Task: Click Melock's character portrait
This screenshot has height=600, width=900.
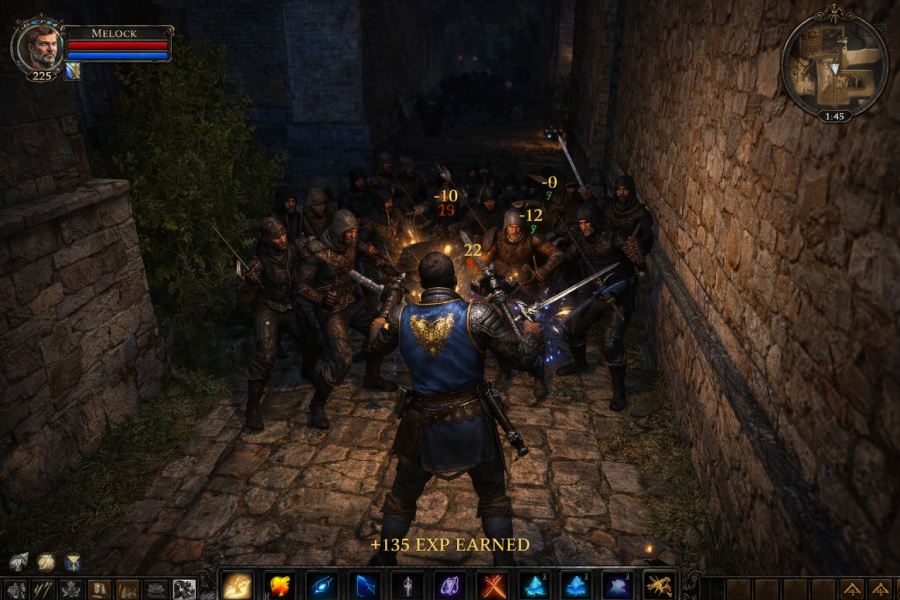Action: coord(40,48)
